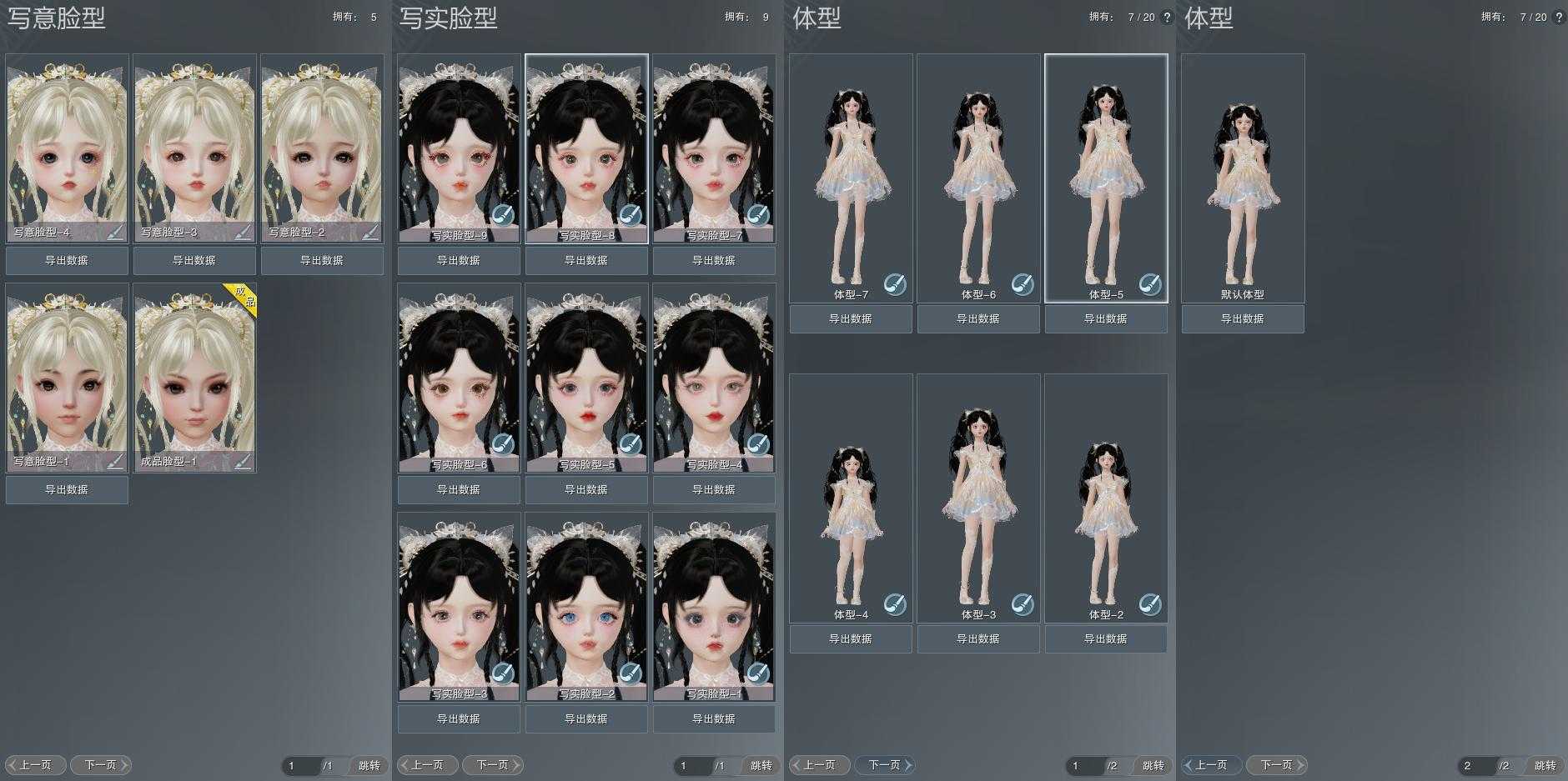Go to next page in 写意脸型 panel
The image size is (1568, 781).
[101, 765]
